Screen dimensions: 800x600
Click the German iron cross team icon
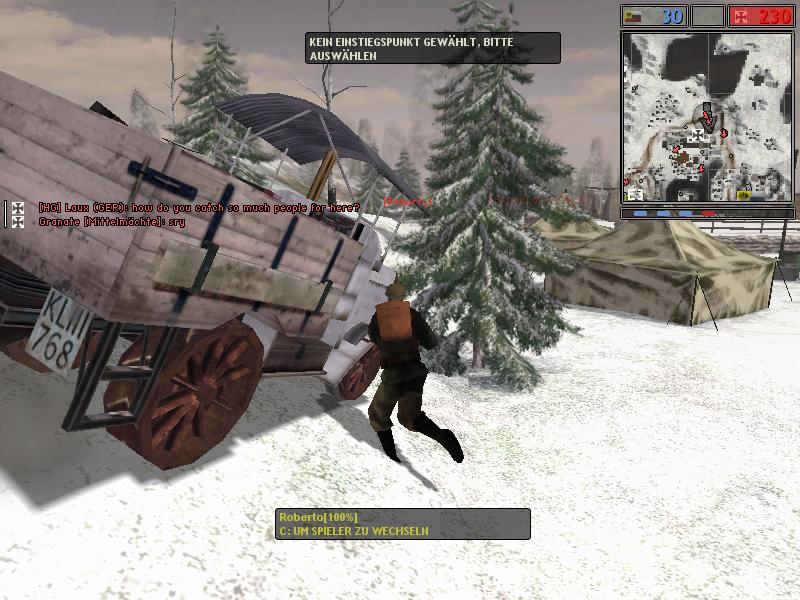click(x=741, y=16)
